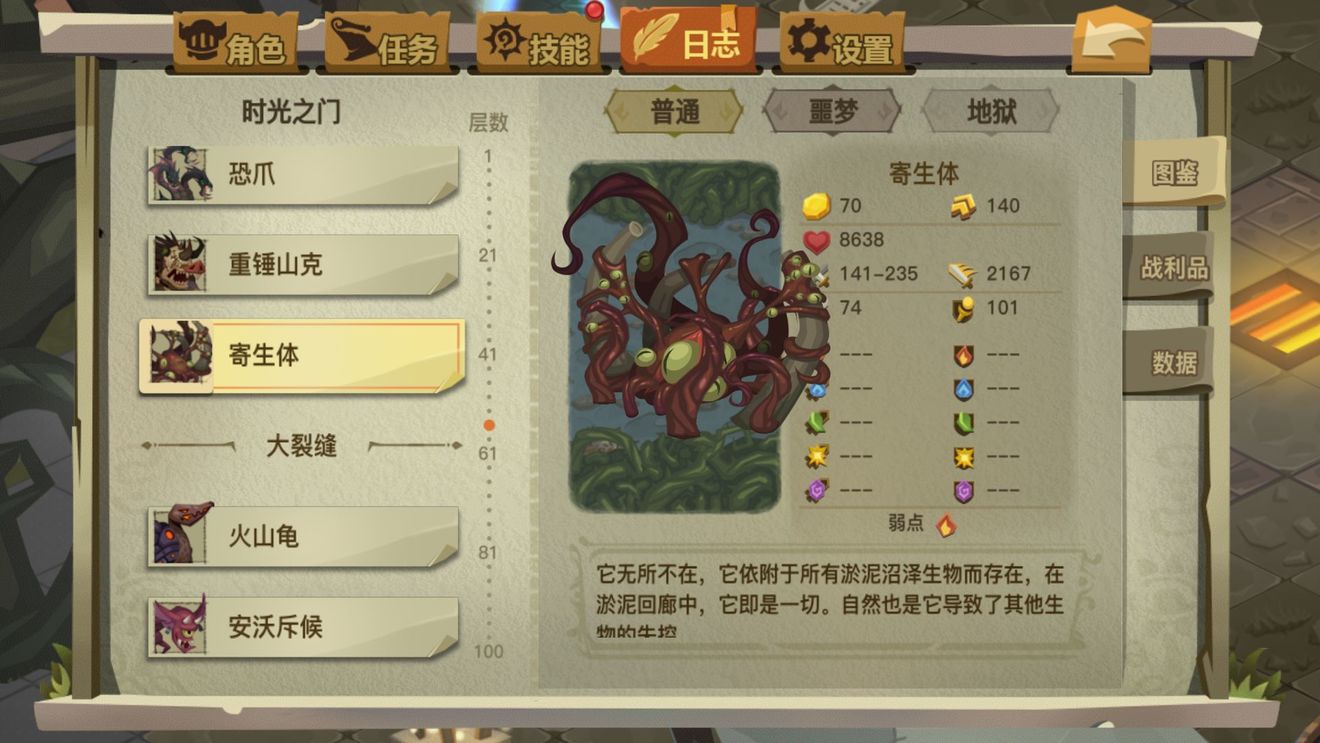The width and height of the screenshot is (1320, 743).
Task: Open the 数据 data panel
Action: [1176, 362]
